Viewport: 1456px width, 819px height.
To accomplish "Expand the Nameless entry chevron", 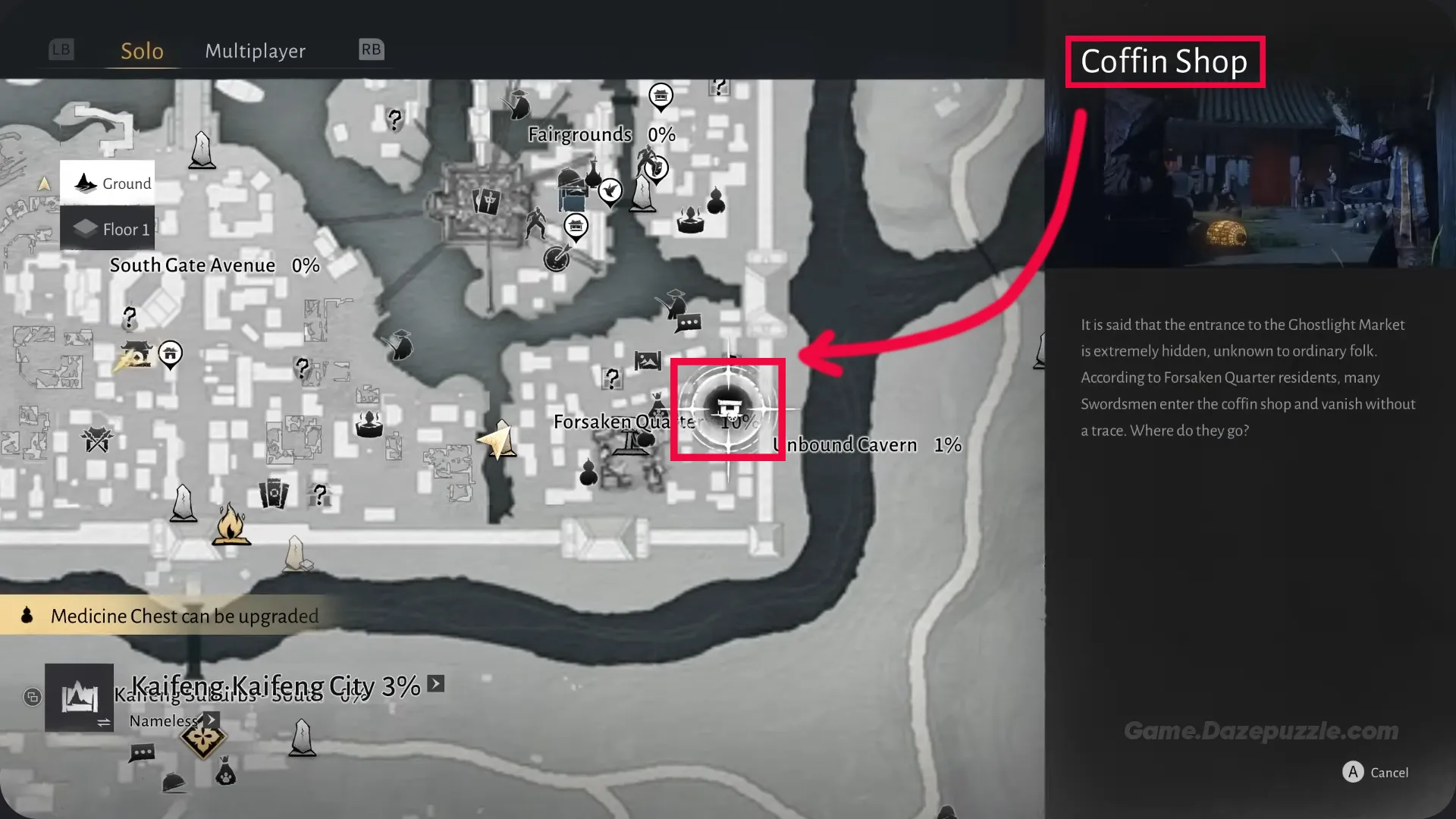I will [212, 720].
